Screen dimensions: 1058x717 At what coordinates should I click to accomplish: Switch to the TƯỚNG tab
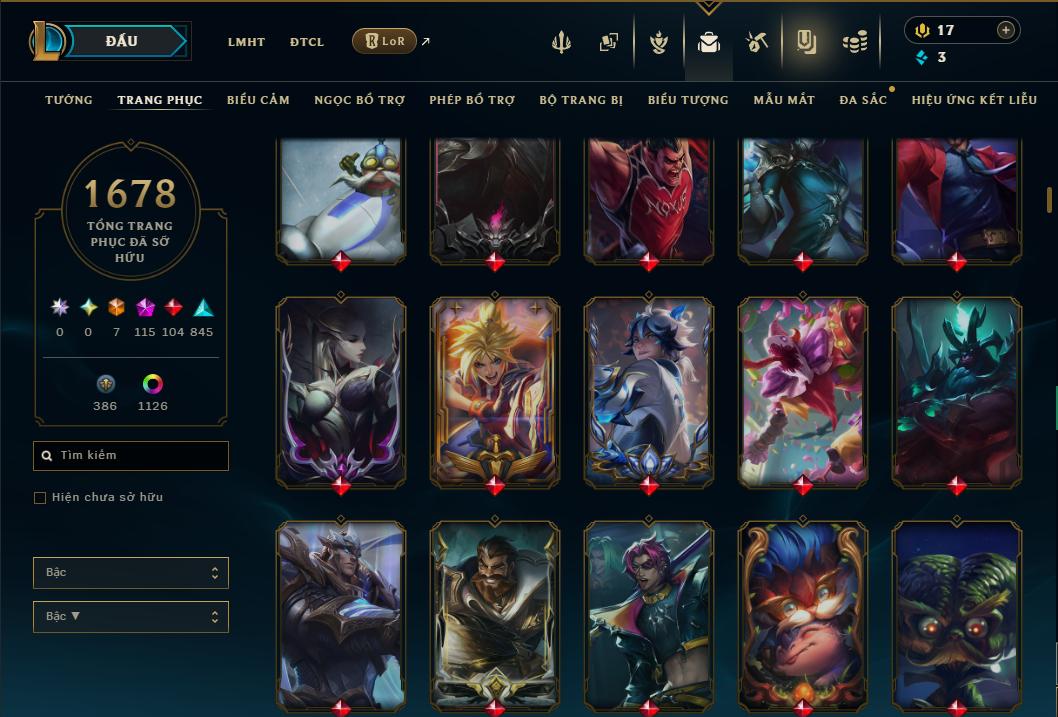(x=69, y=100)
